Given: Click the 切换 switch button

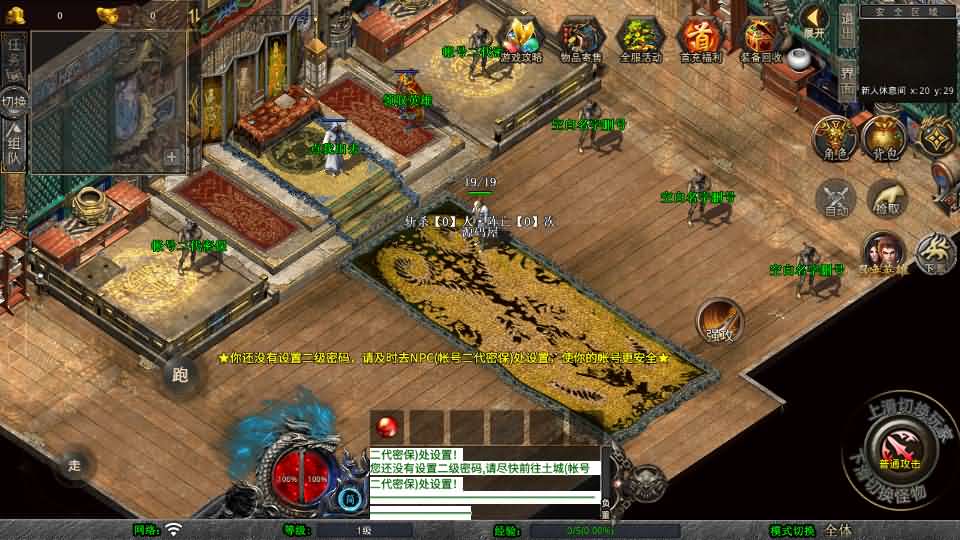Looking at the screenshot, I should (x=14, y=102).
